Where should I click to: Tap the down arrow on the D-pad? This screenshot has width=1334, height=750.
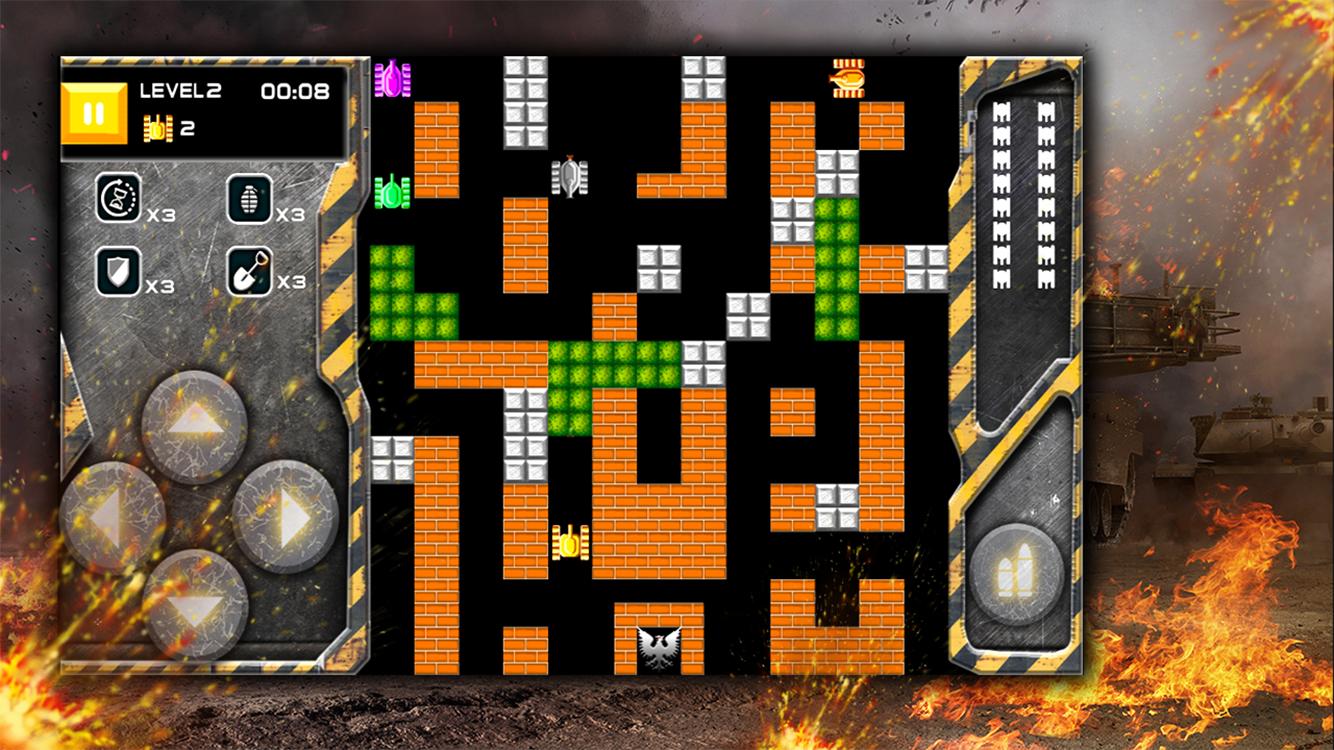pyautogui.click(x=194, y=604)
